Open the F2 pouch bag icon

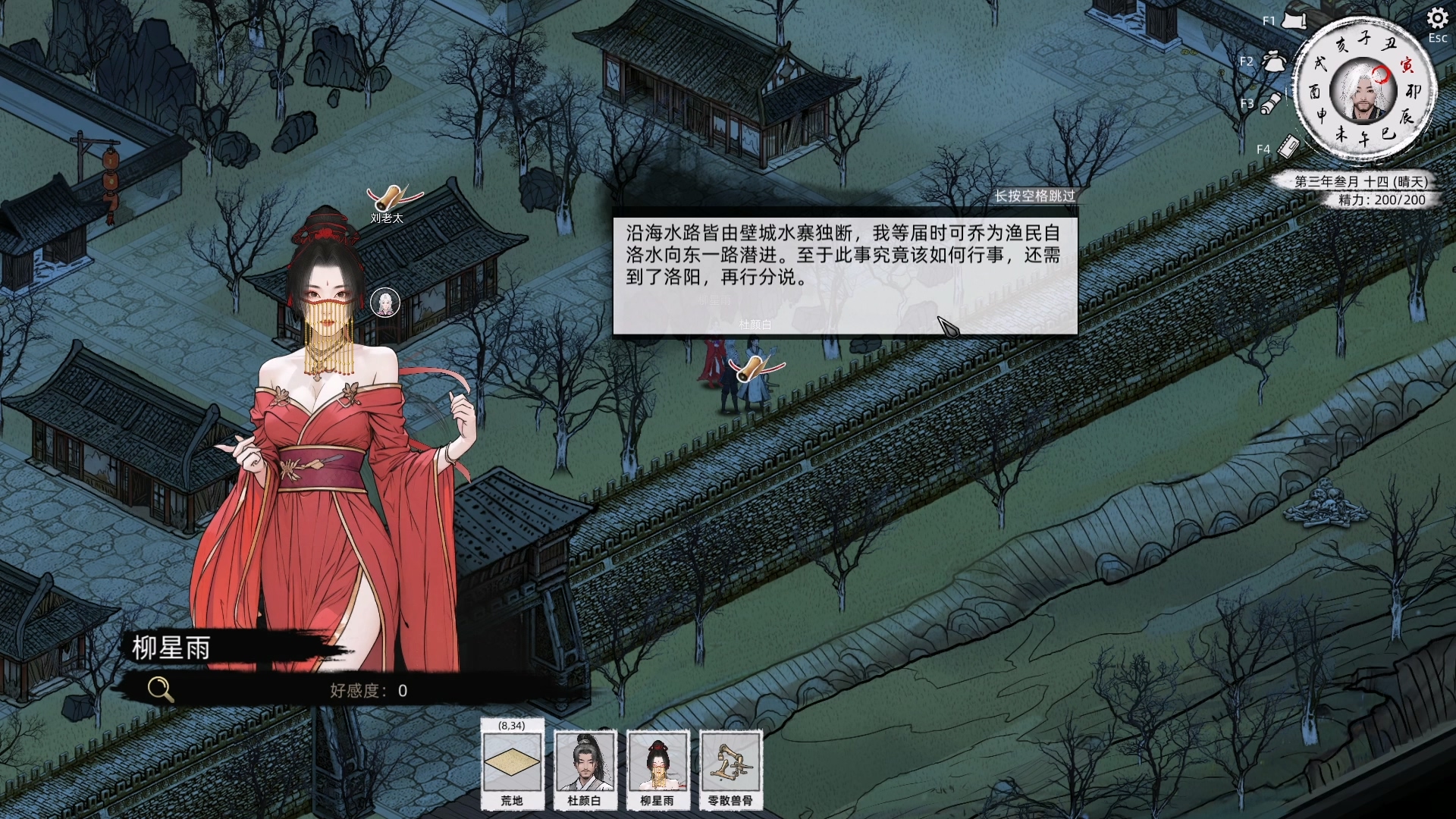click(1273, 61)
